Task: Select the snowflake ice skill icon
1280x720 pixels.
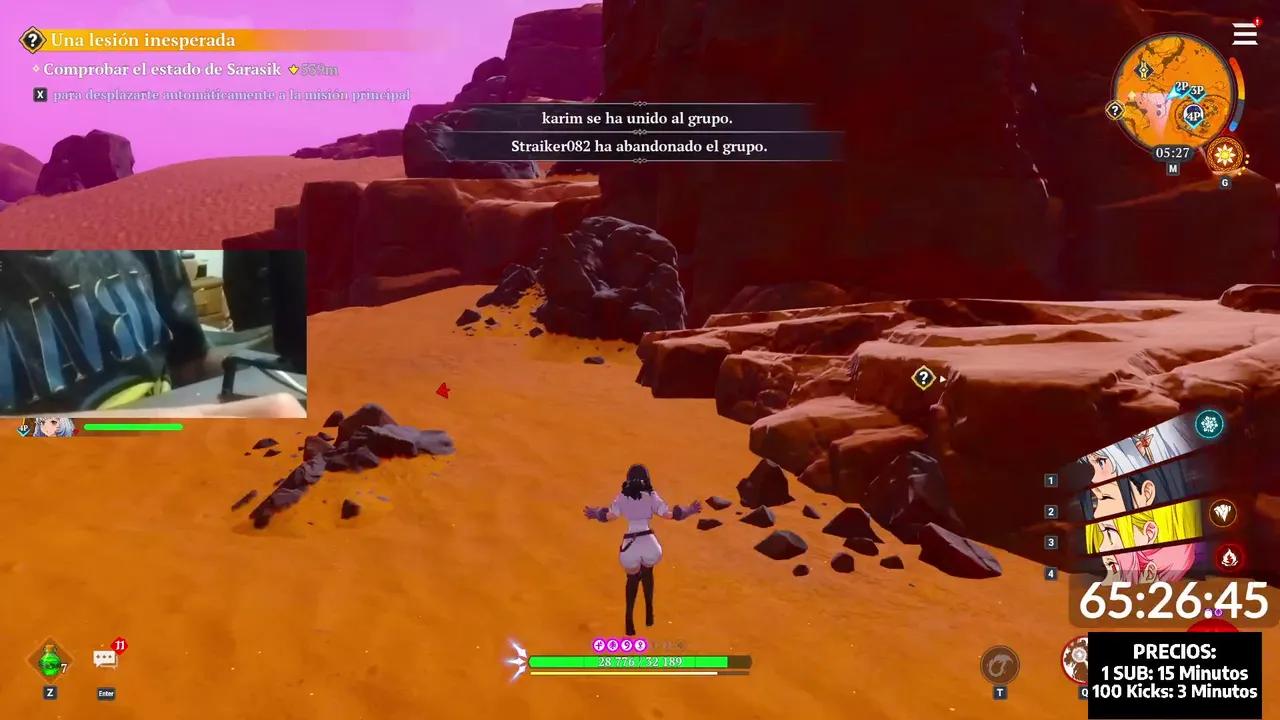Action: (x=1210, y=424)
